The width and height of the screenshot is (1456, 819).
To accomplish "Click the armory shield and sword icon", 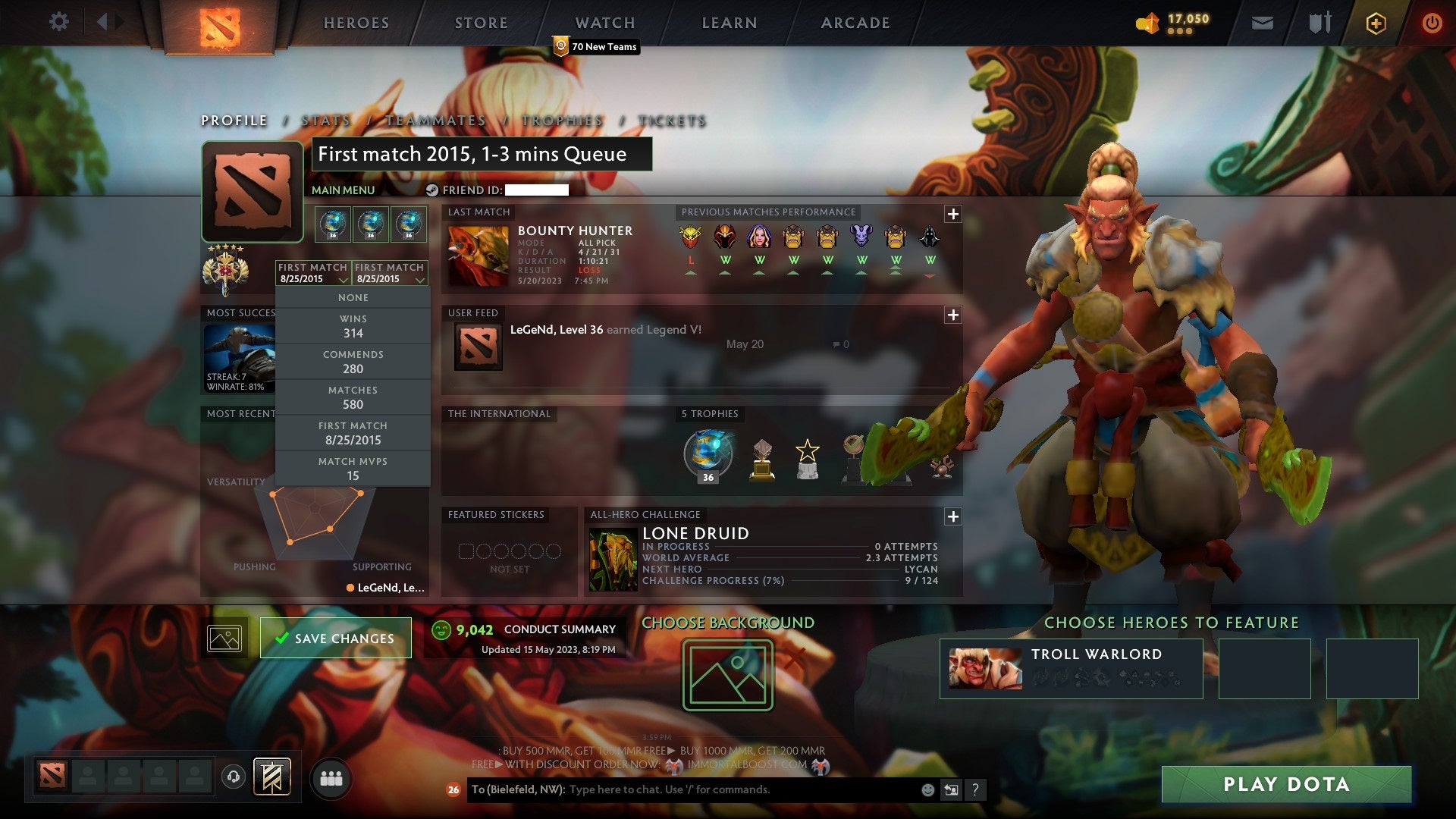I will click(x=1319, y=23).
